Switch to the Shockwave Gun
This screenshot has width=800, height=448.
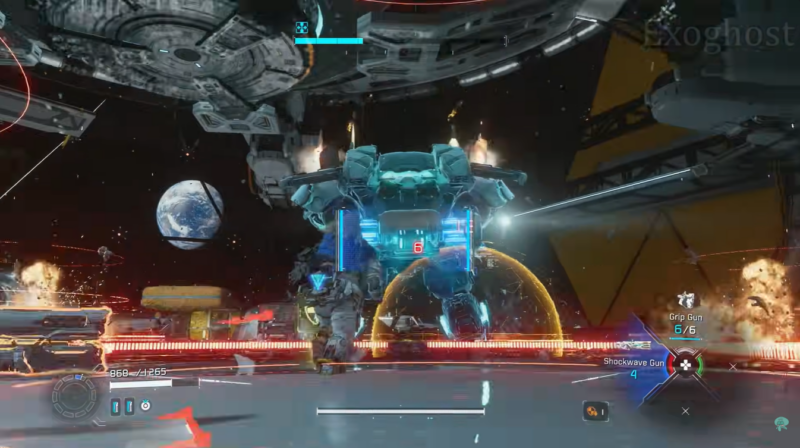click(x=633, y=362)
